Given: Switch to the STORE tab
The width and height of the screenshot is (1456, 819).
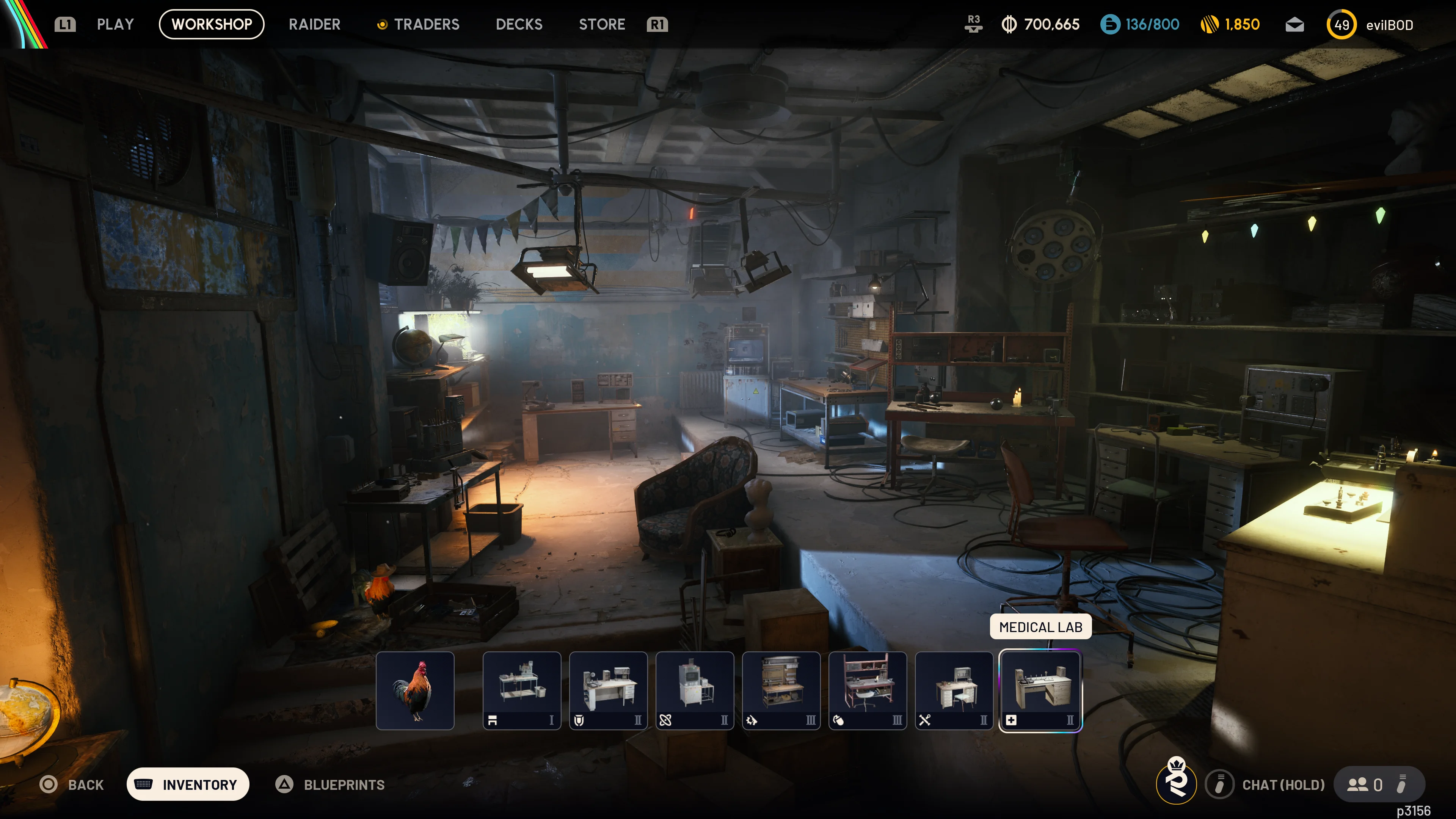Looking at the screenshot, I should (x=602, y=24).
